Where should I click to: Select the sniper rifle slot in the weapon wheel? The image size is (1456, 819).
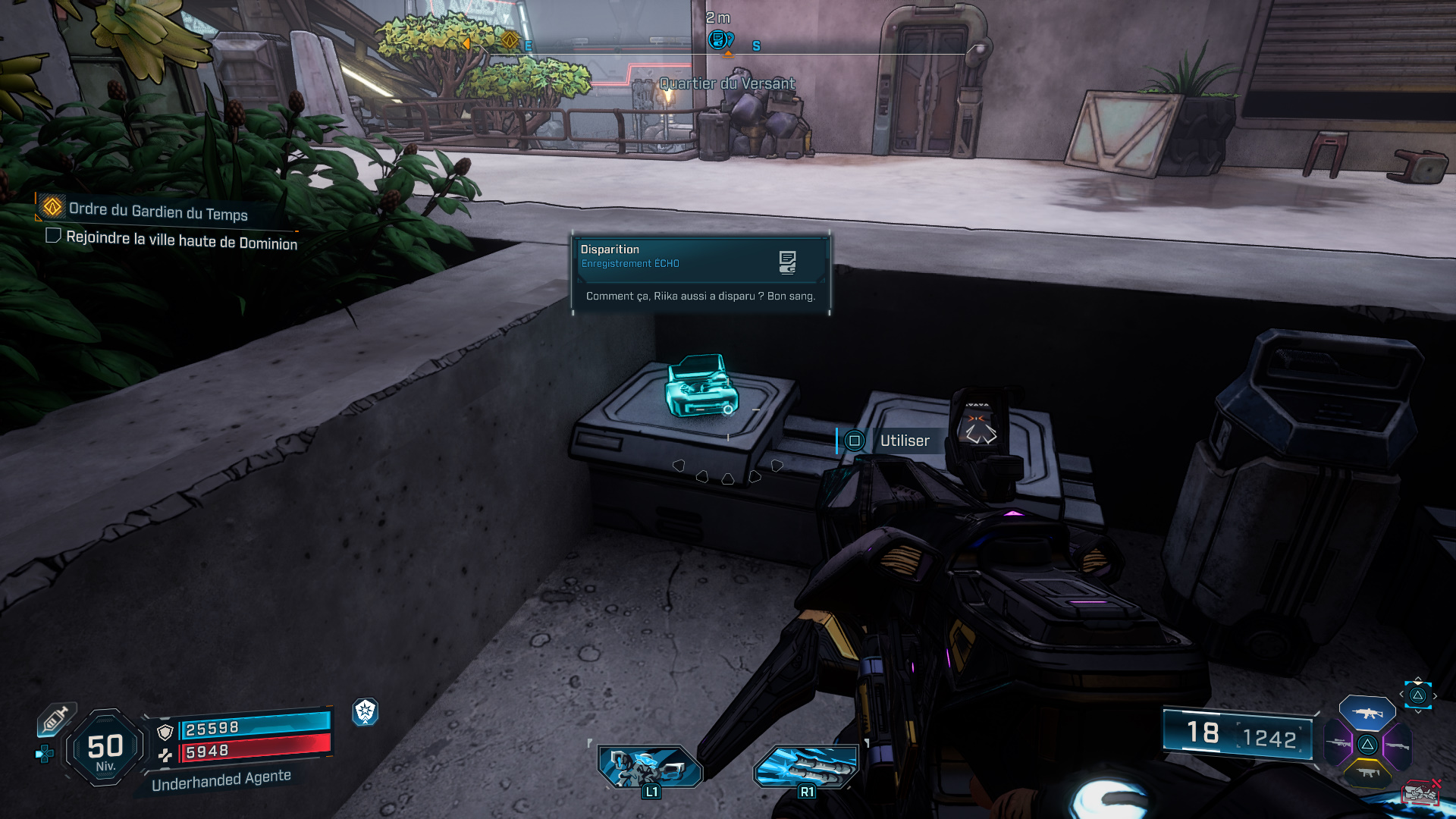[x=1337, y=743]
